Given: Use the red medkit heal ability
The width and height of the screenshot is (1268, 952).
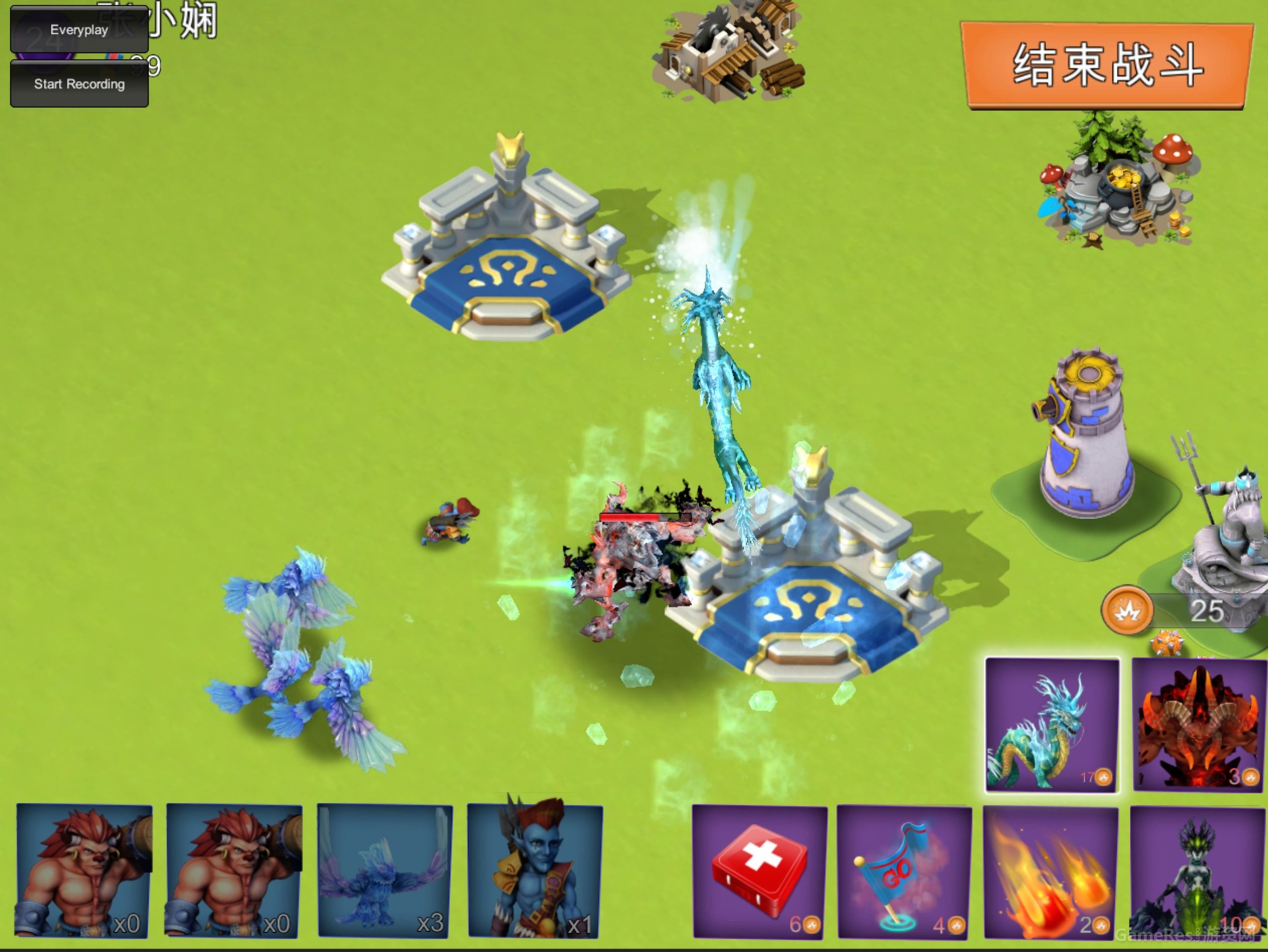Looking at the screenshot, I should 760,872.
